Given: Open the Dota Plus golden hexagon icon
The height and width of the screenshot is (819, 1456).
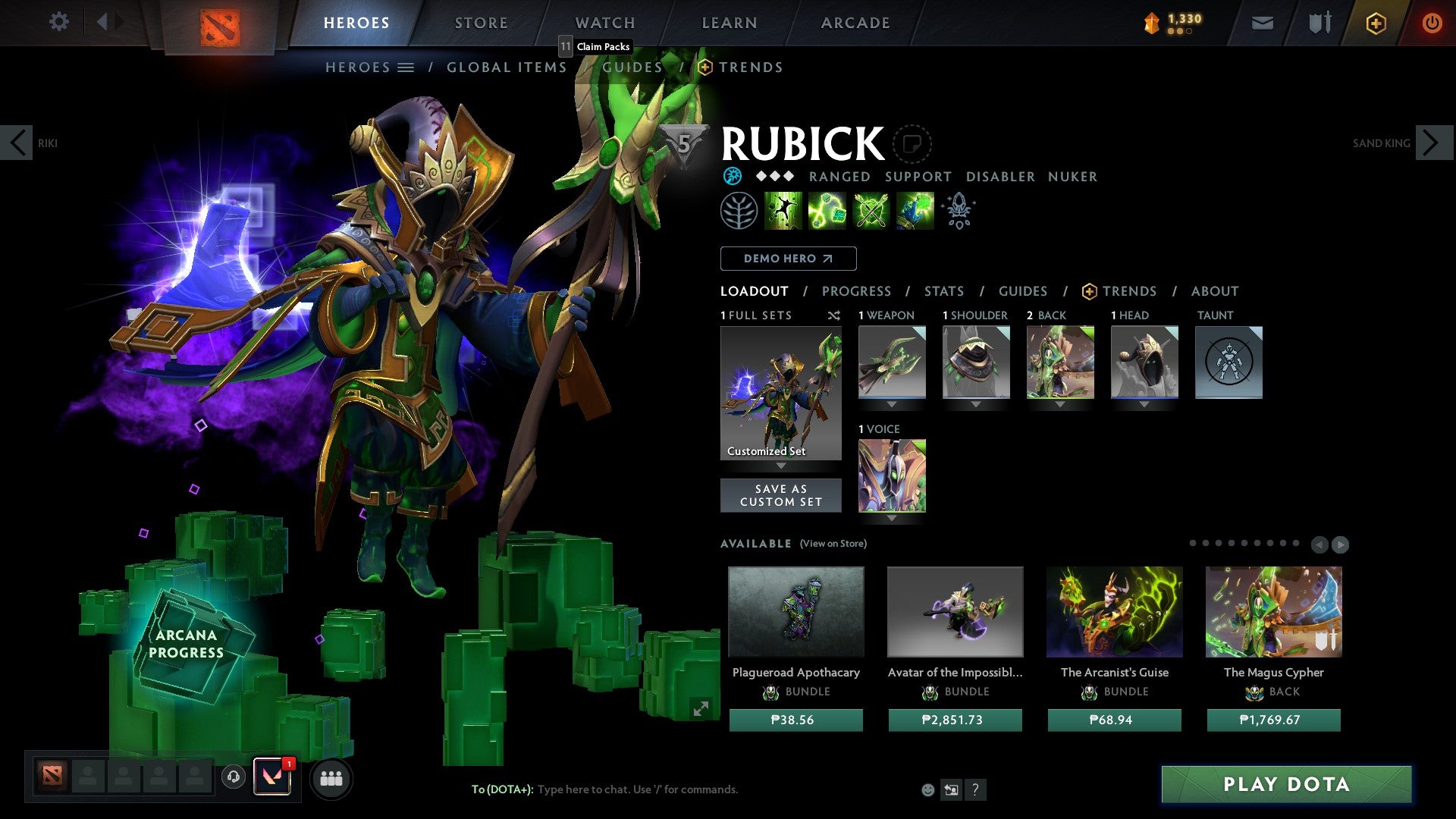Looking at the screenshot, I should pos(1375,23).
